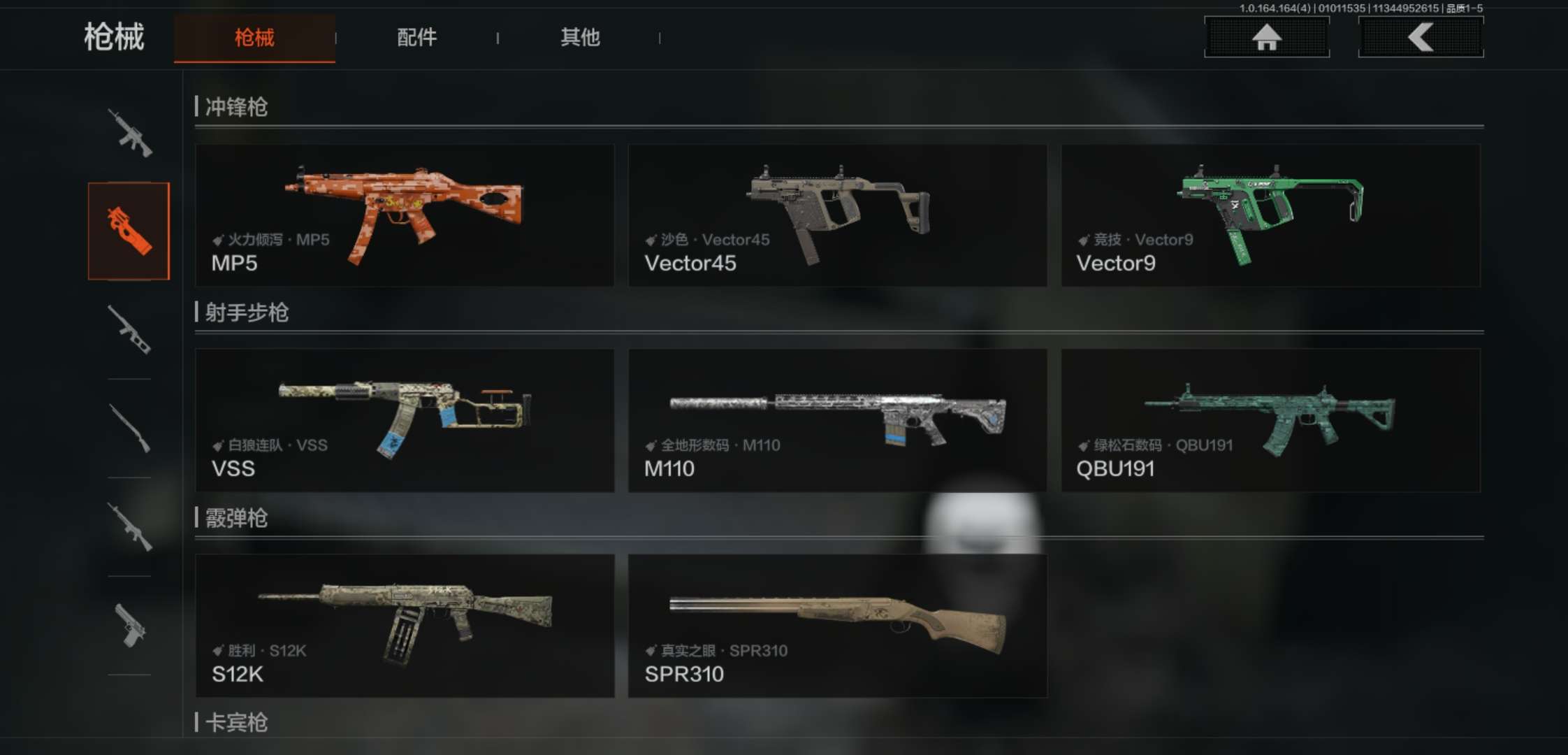The height and width of the screenshot is (755, 1568).
Task: Open the VSS weapon card
Action: (405, 420)
